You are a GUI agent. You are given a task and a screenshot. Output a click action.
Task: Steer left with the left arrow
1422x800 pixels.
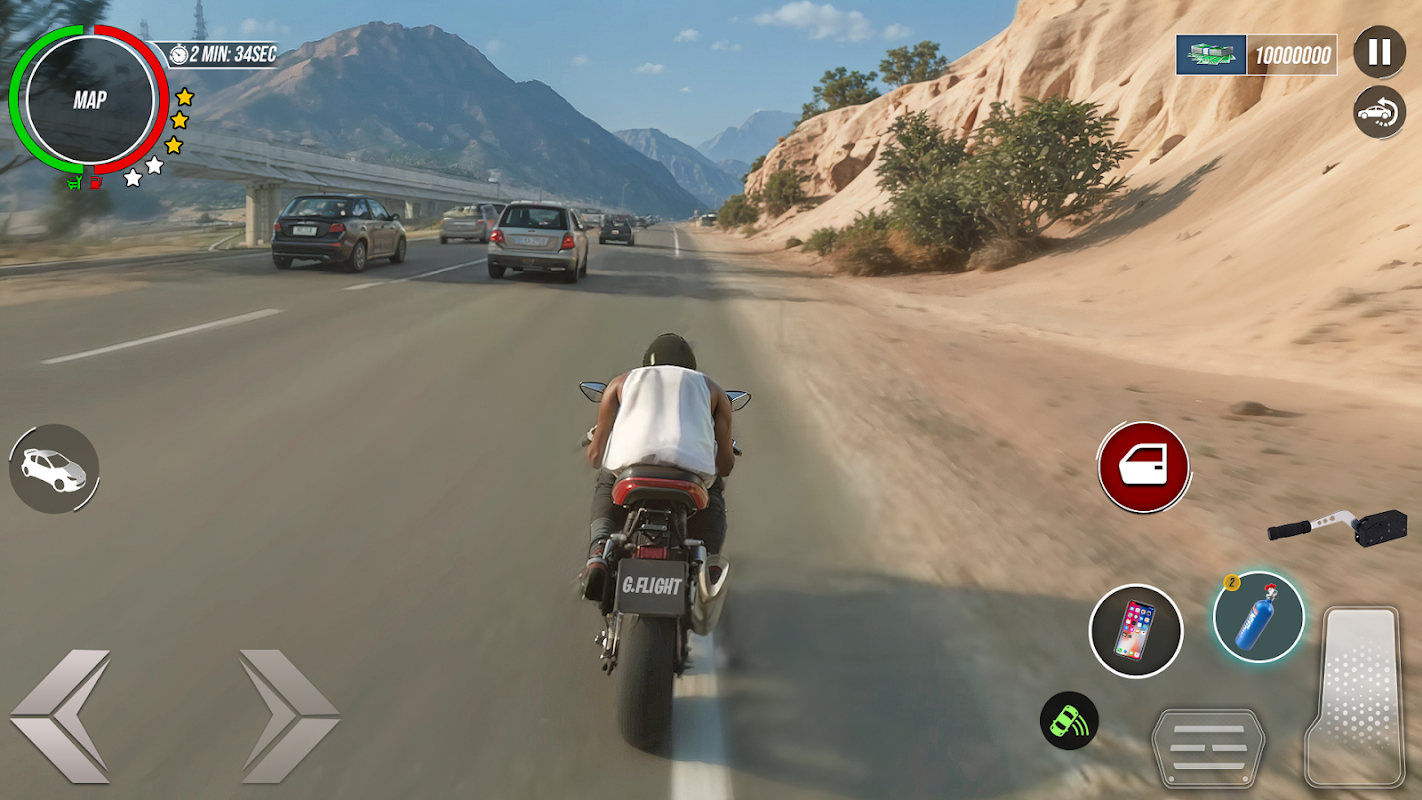pos(60,716)
